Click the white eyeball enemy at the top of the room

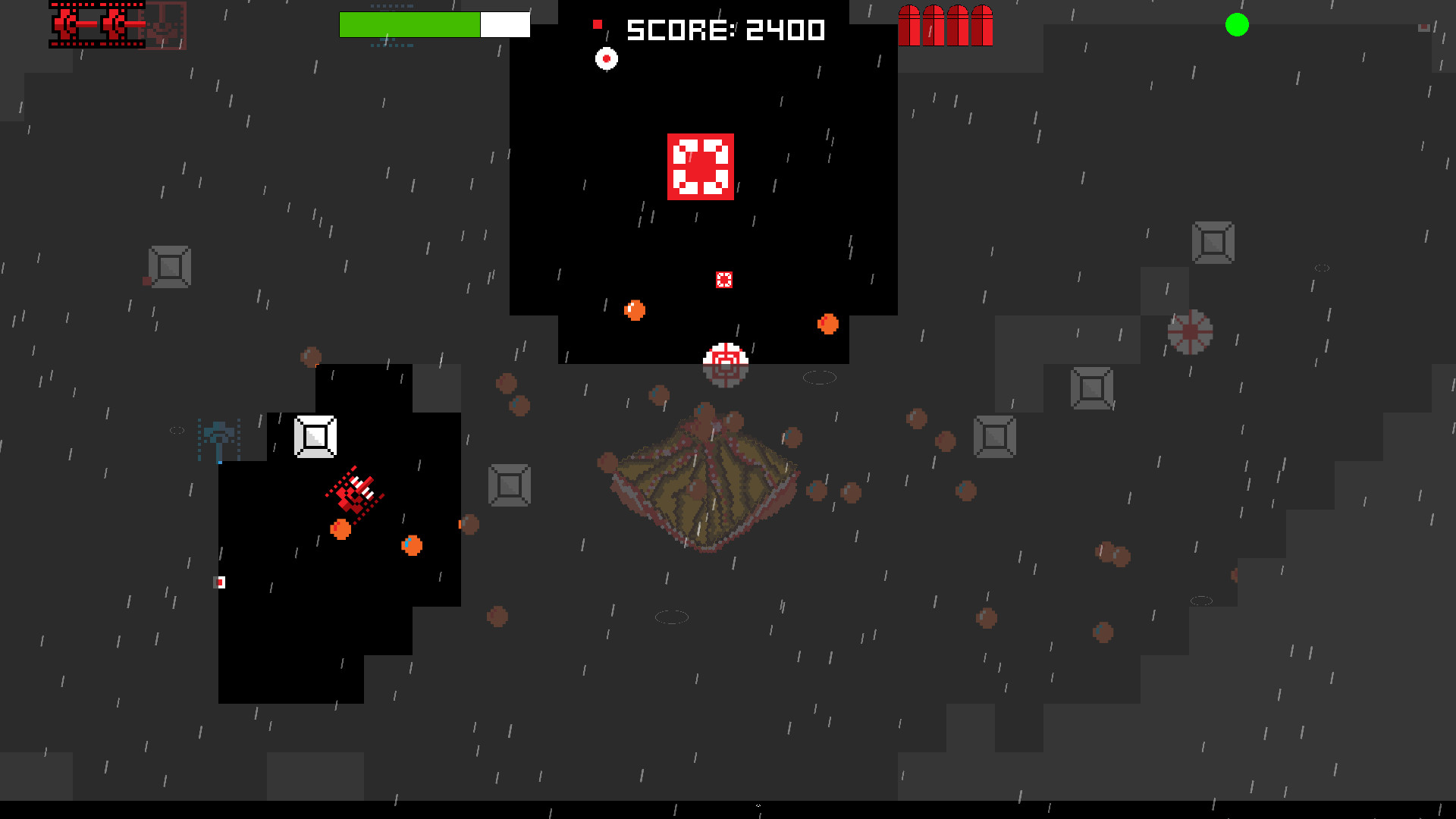[606, 58]
